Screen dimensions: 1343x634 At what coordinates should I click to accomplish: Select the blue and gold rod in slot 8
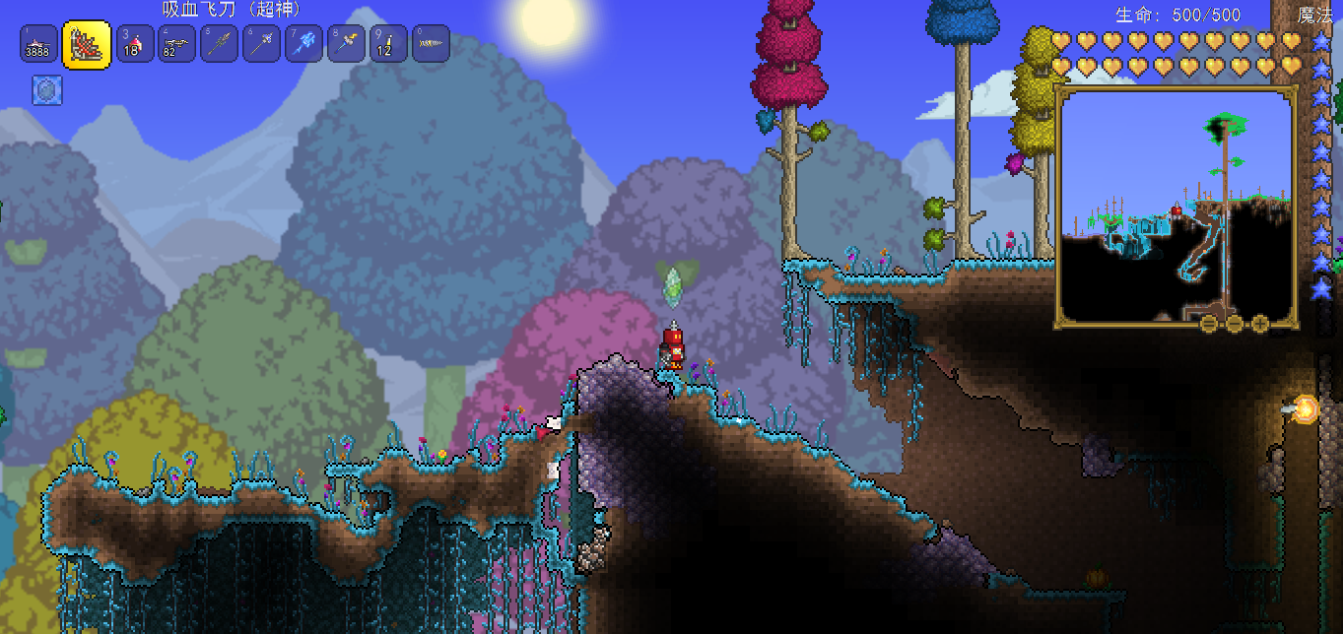tap(346, 44)
